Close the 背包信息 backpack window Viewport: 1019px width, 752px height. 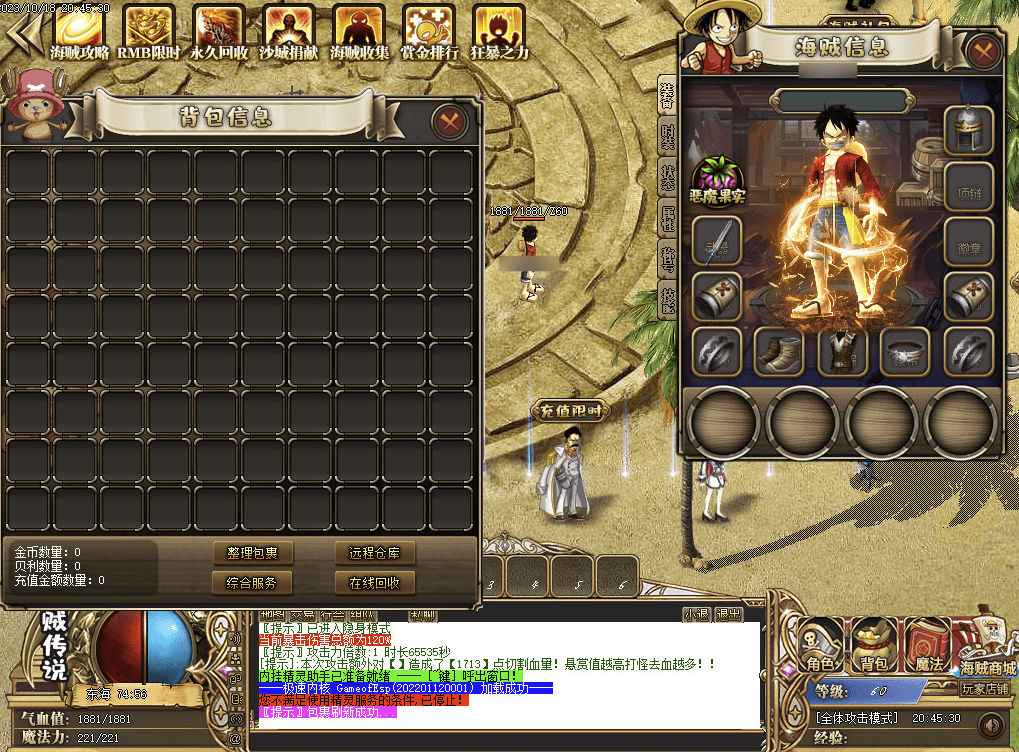(450, 122)
